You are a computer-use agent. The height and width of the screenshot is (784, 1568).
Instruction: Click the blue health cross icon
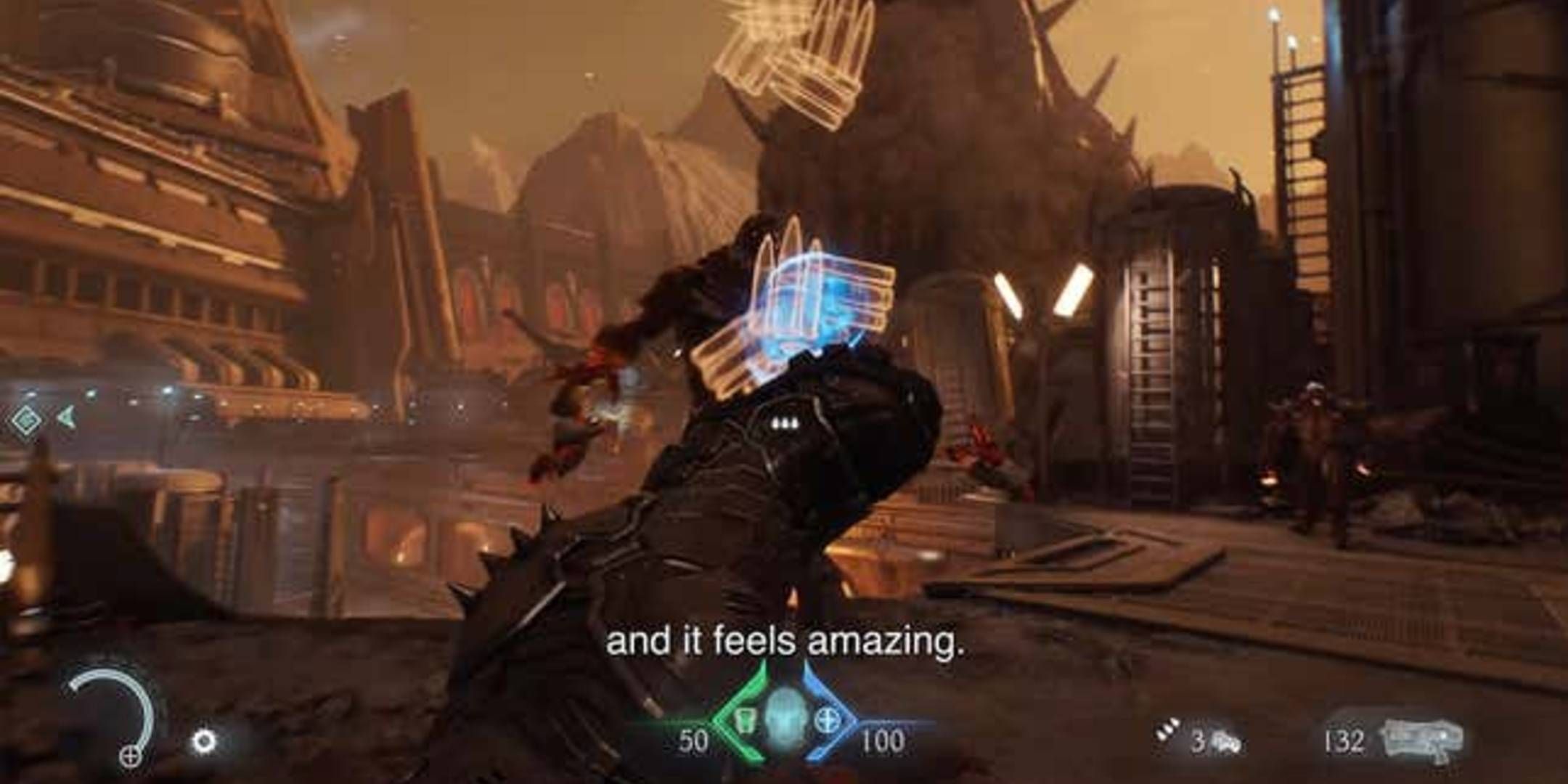pyautogui.click(x=825, y=718)
